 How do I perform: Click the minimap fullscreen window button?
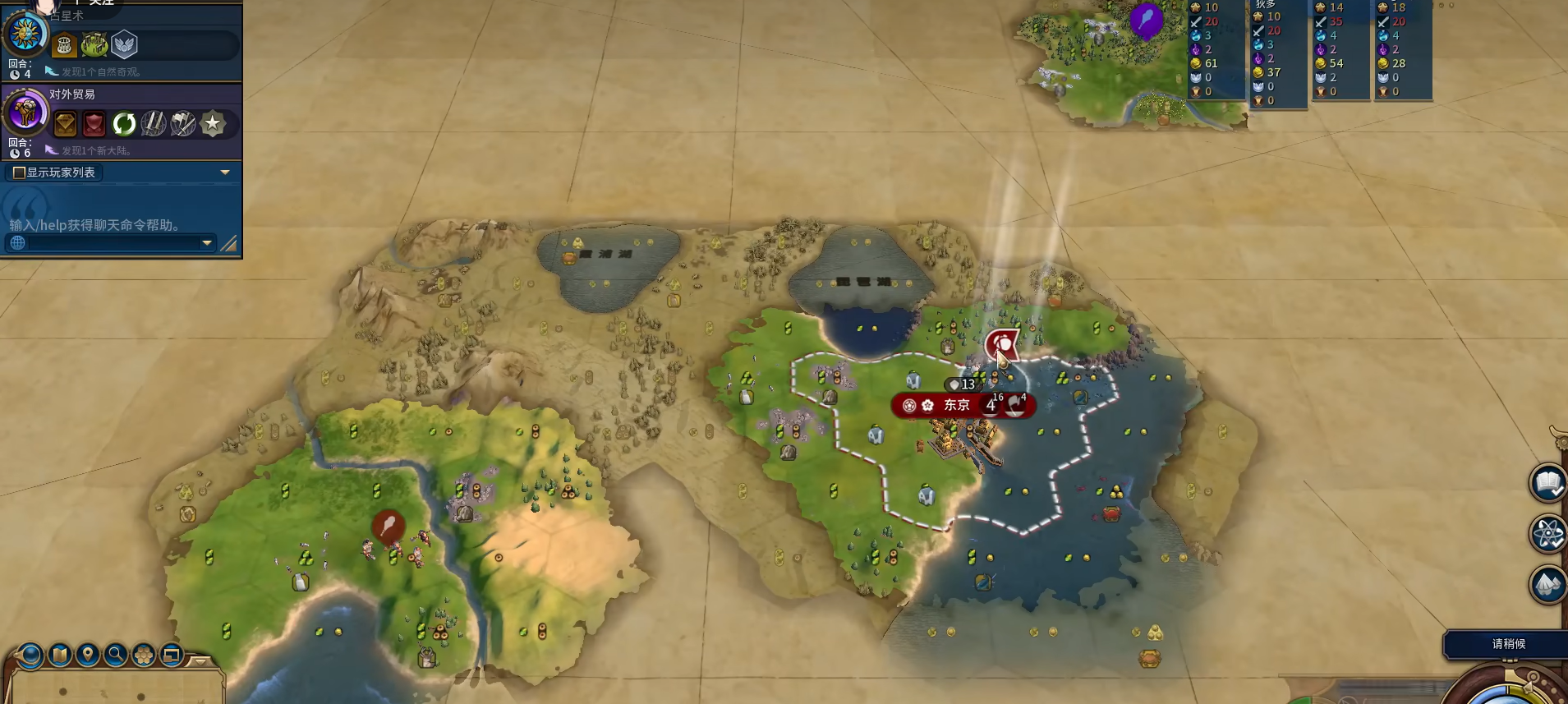(172, 655)
